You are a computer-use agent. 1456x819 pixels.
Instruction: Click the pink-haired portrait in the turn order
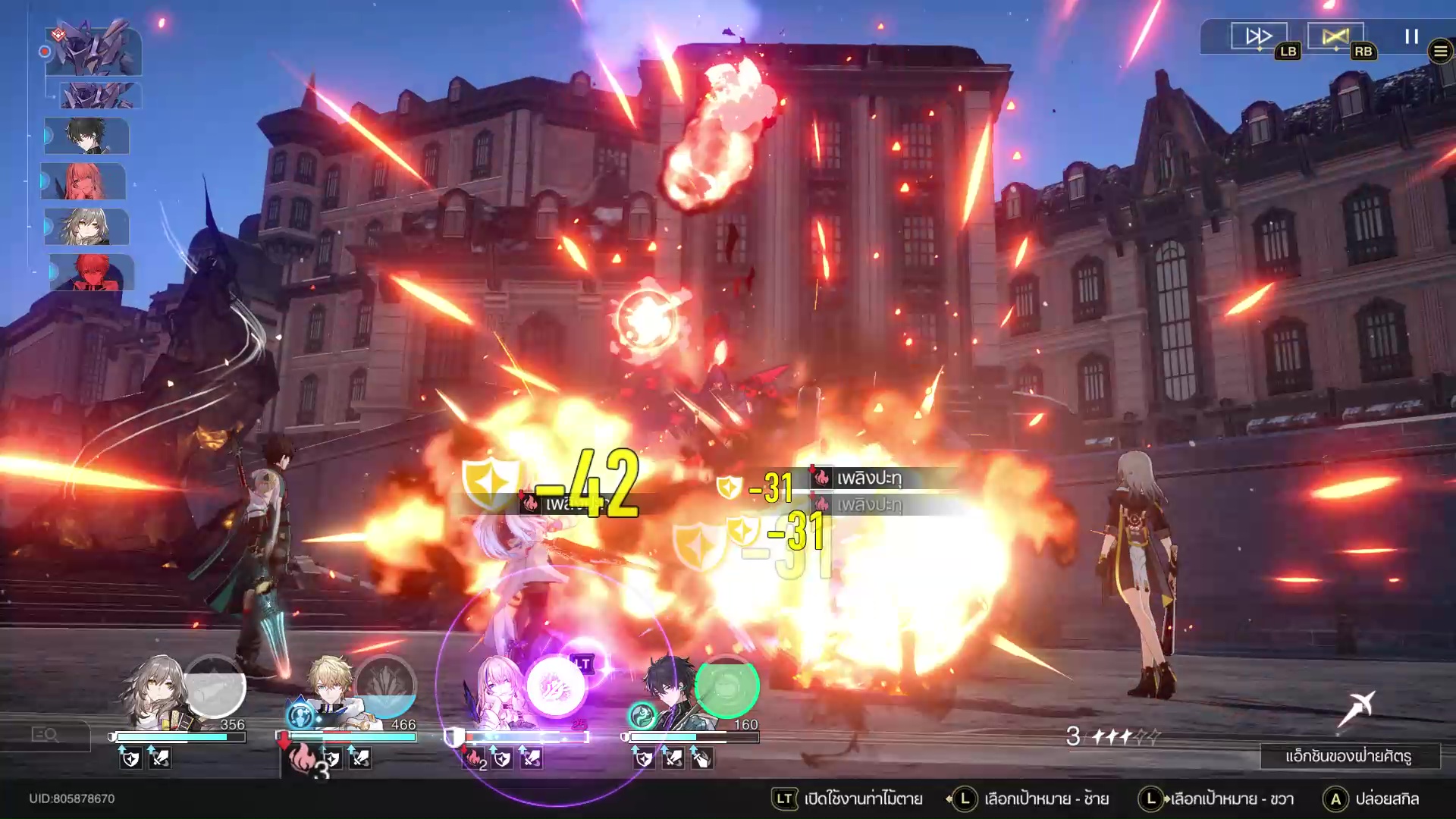[x=83, y=182]
